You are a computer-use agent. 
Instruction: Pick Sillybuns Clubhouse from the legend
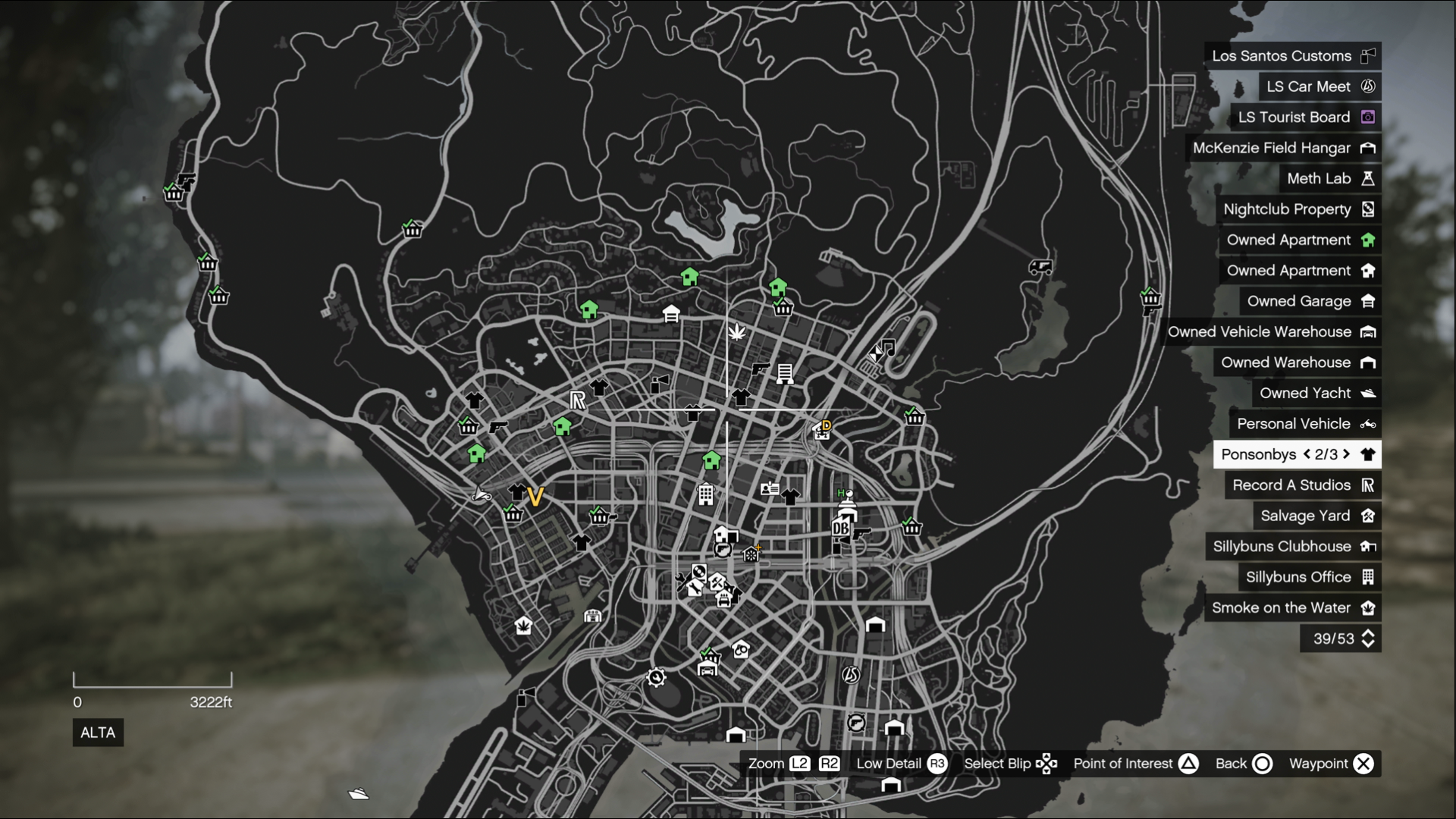coord(1293,547)
